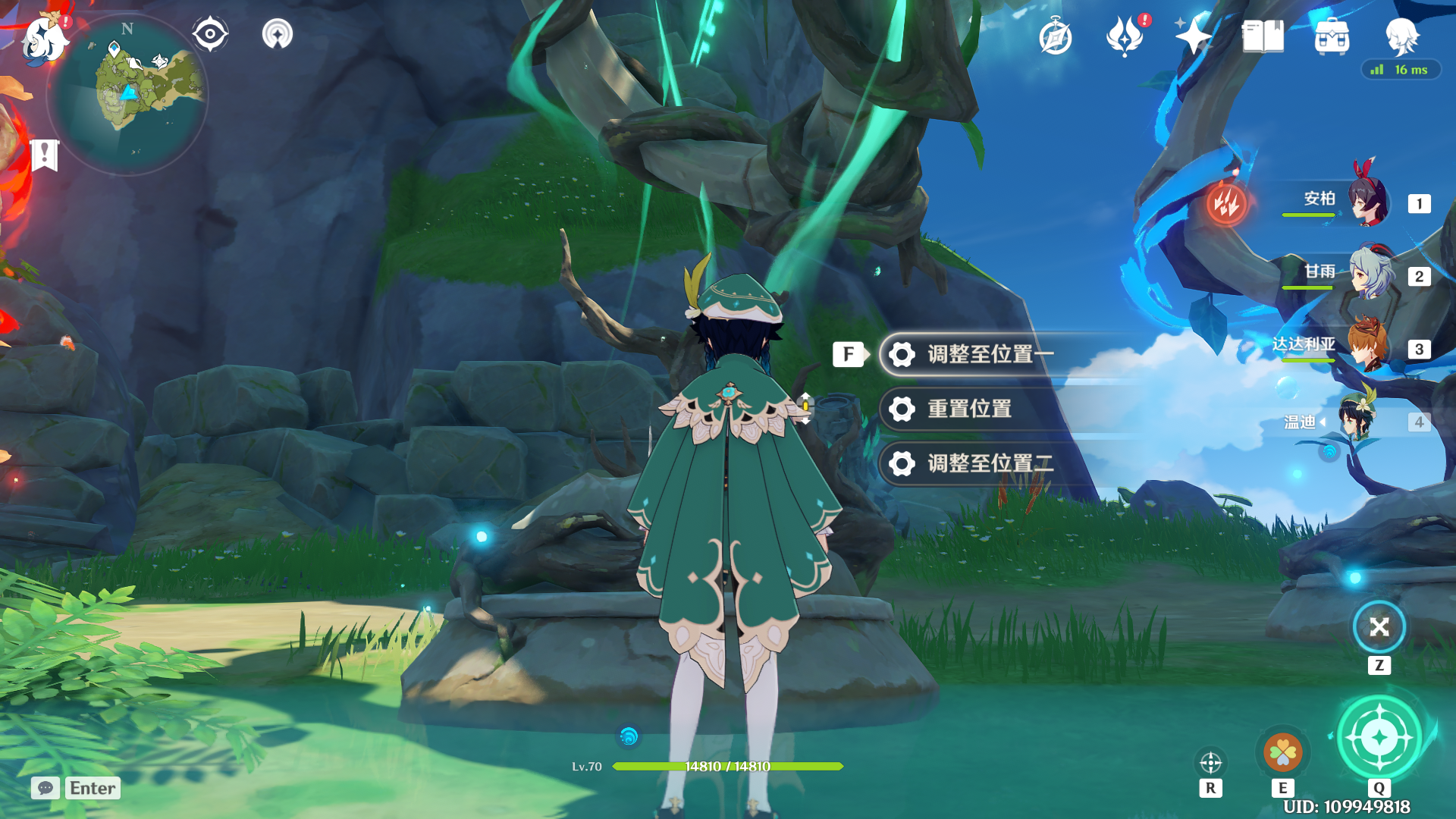This screenshot has height=819, width=1456.
Task: Select the 重置位置 reset option
Action: (x=969, y=409)
